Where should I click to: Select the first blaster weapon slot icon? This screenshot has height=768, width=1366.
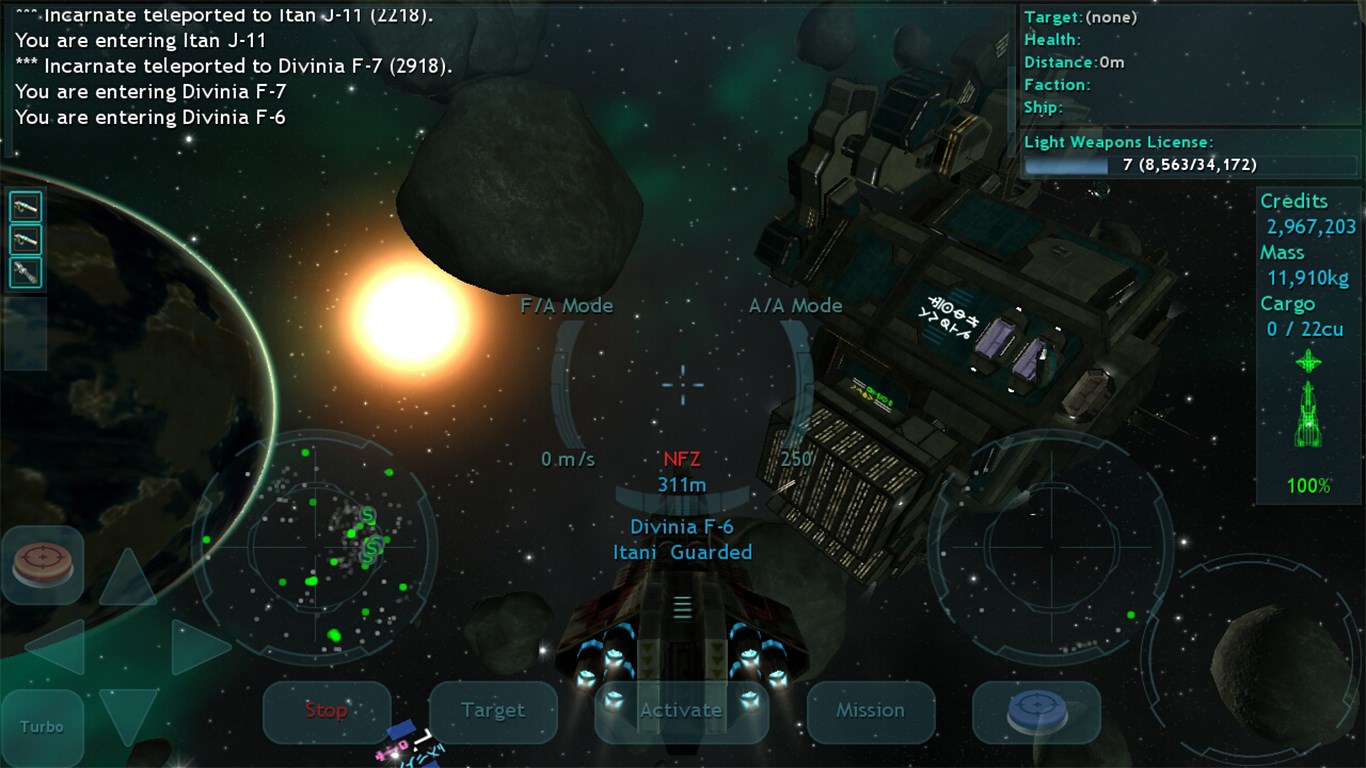pyautogui.click(x=25, y=207)
